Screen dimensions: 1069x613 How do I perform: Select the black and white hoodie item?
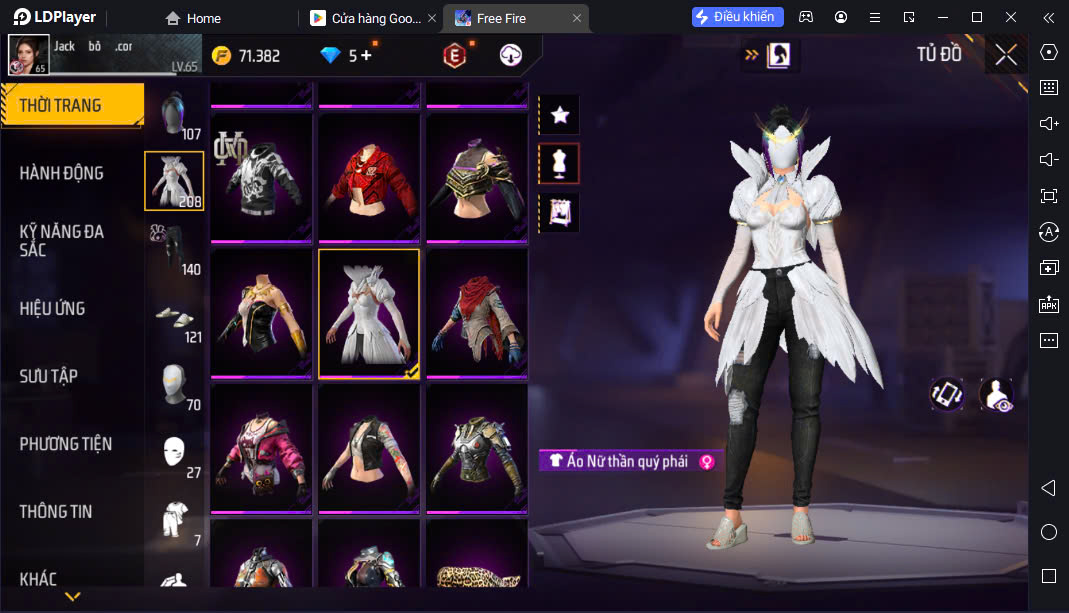[x=261, y=176]
